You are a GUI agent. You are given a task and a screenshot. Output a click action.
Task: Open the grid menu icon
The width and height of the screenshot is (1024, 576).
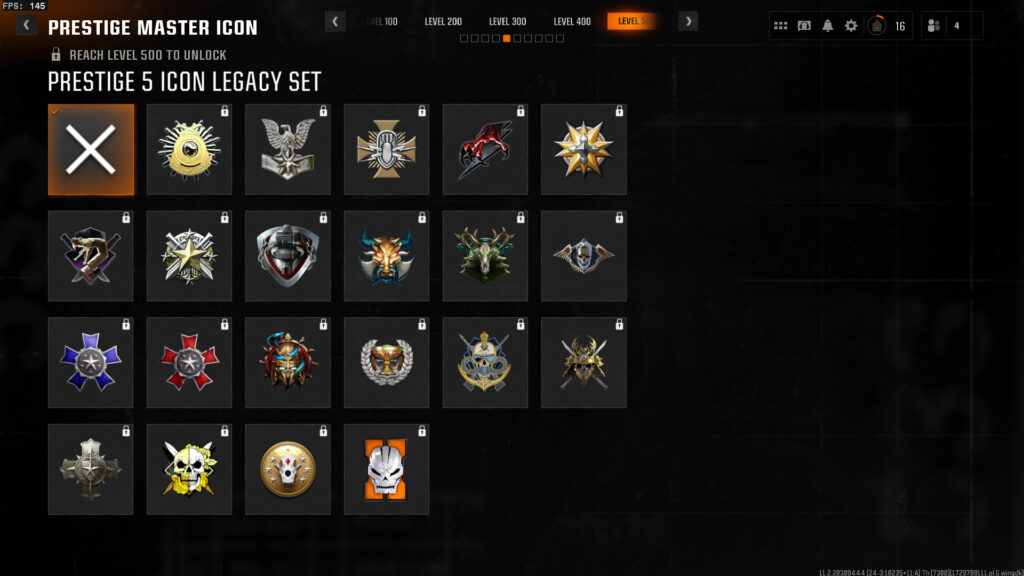781,26
